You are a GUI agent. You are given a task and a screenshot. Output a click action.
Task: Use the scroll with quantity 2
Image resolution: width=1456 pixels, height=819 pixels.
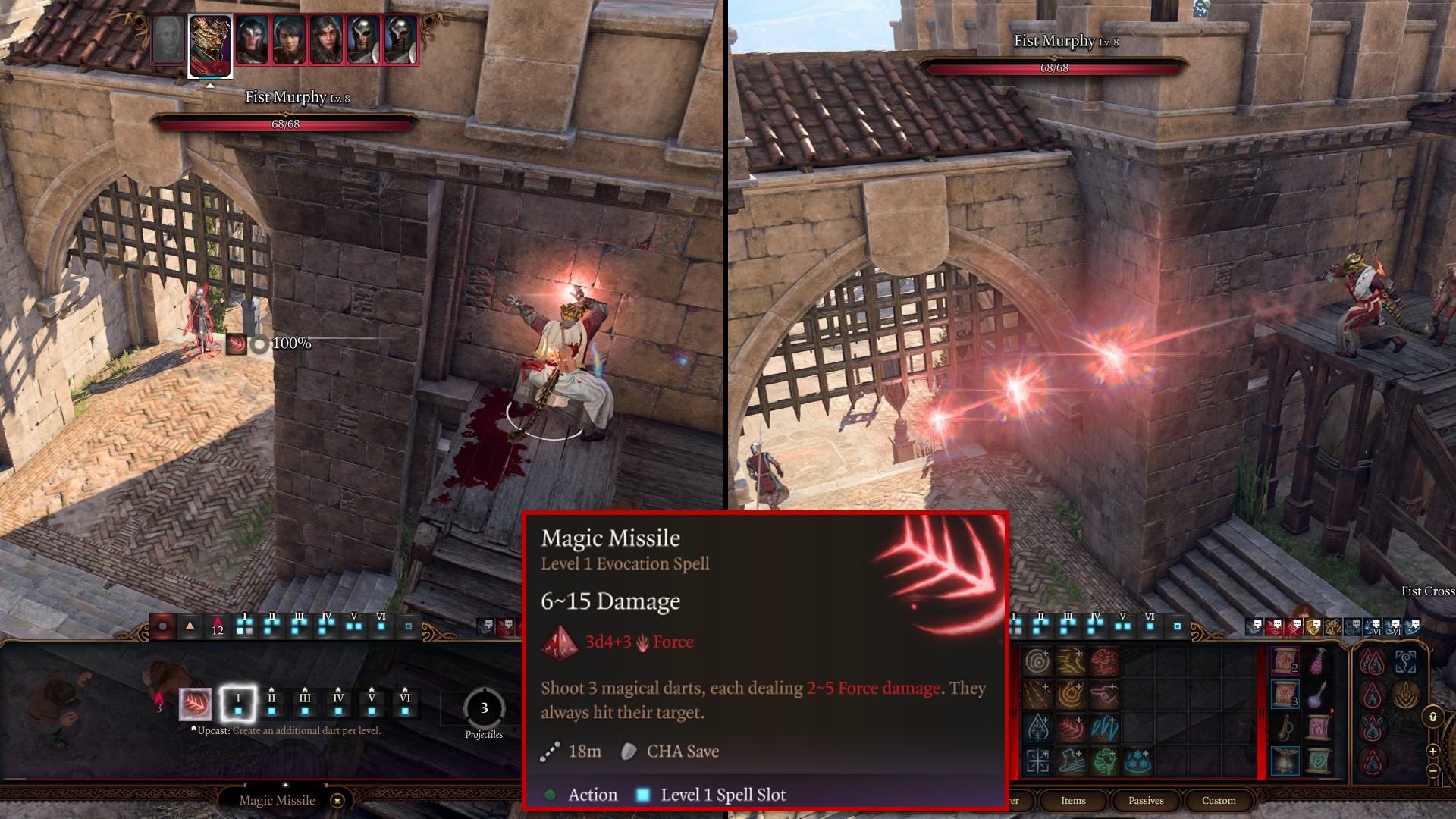[1285, 662]
